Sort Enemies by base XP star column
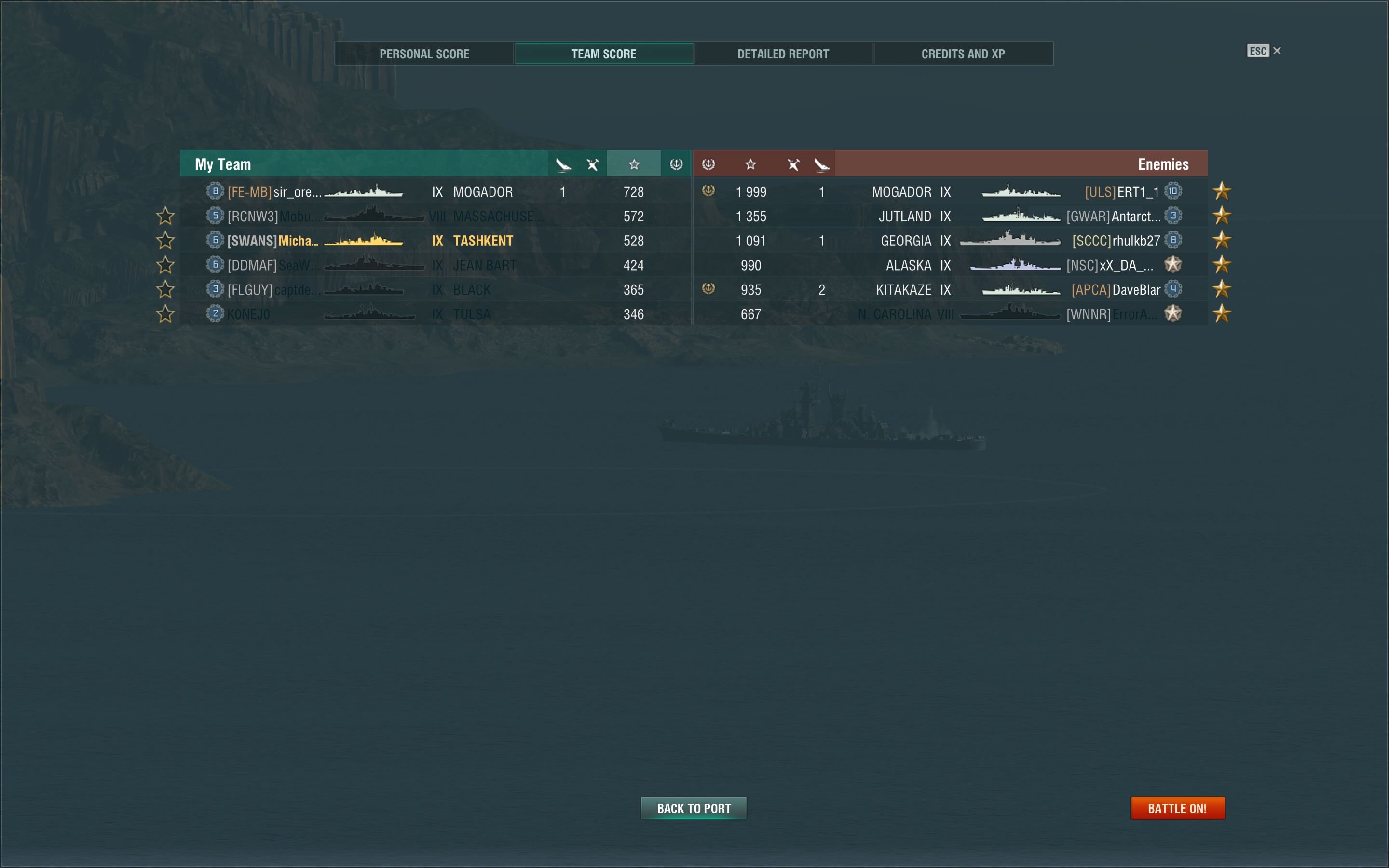1389x868 pixels. [x=750, y=165]
